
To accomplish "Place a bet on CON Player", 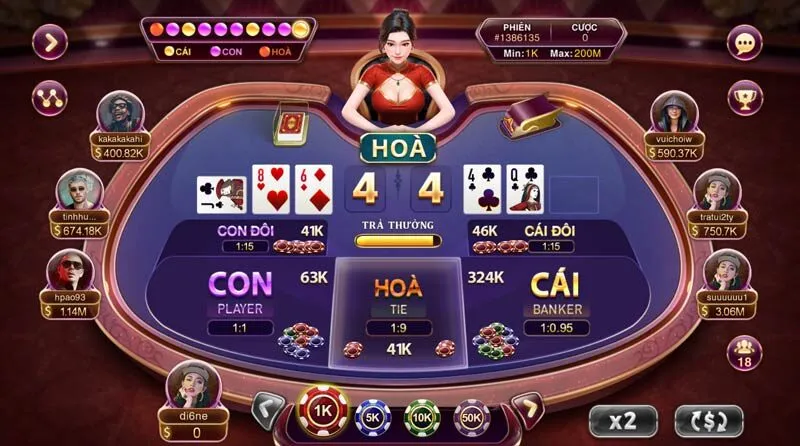I will point(240,297).
